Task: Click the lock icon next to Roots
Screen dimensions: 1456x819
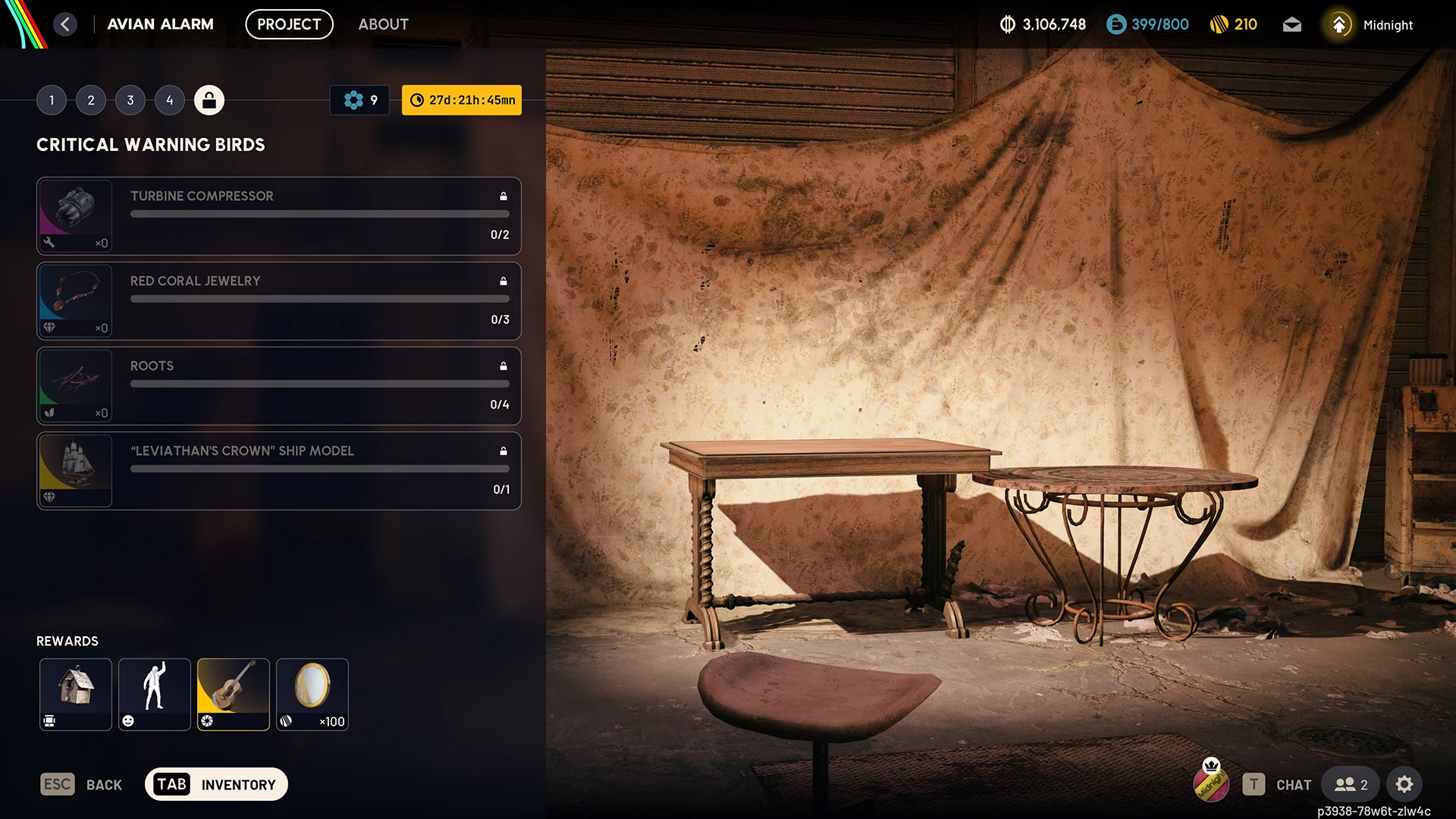Action: click(503, 366)
